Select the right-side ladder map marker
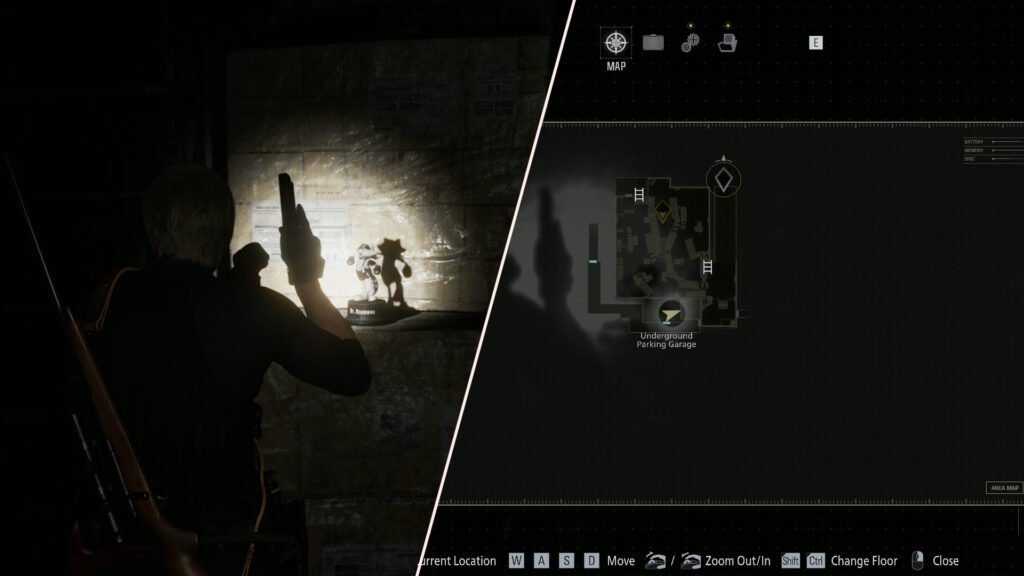Viewport: 1024px width, 576px height. (708, 267)
